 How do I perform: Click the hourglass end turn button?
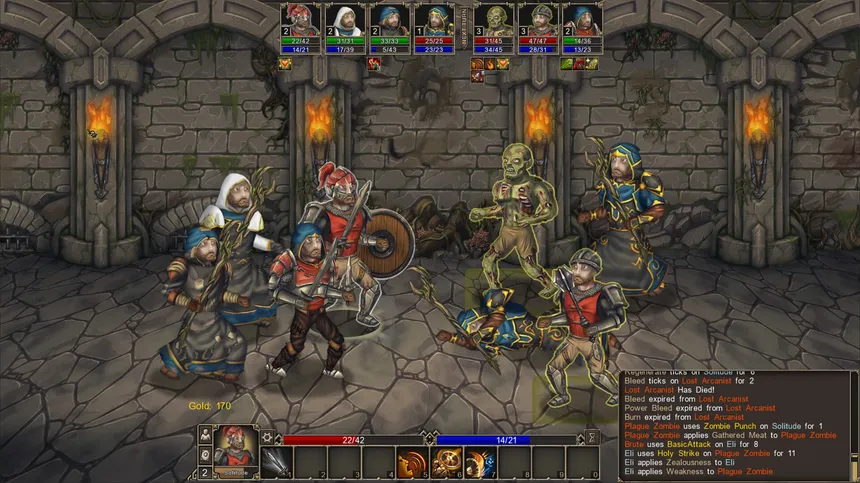point(592,437)
